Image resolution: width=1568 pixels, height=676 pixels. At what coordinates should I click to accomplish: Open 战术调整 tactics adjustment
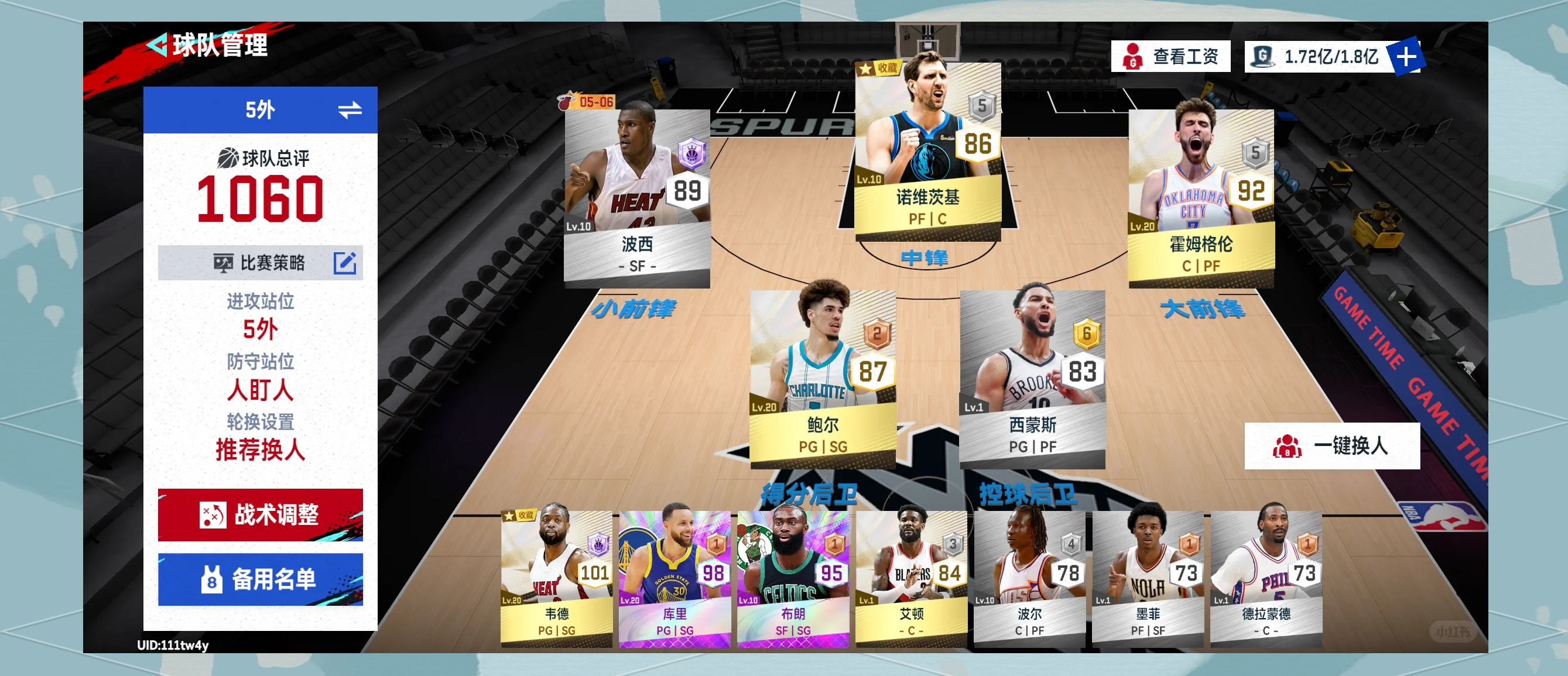[x=260, y=515]
